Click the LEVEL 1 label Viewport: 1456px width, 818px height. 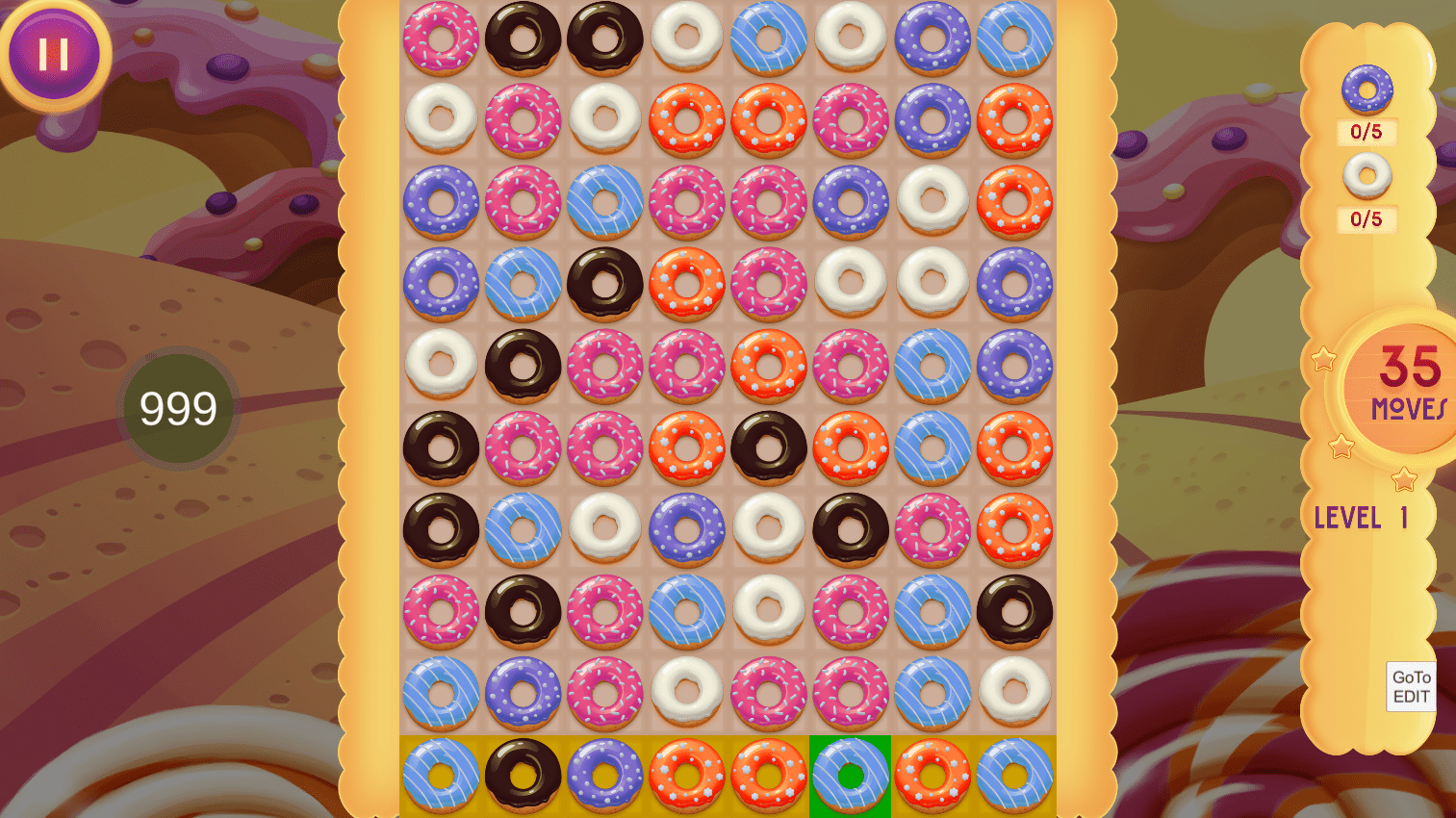pyautogui.click(x=1363, y=519)
